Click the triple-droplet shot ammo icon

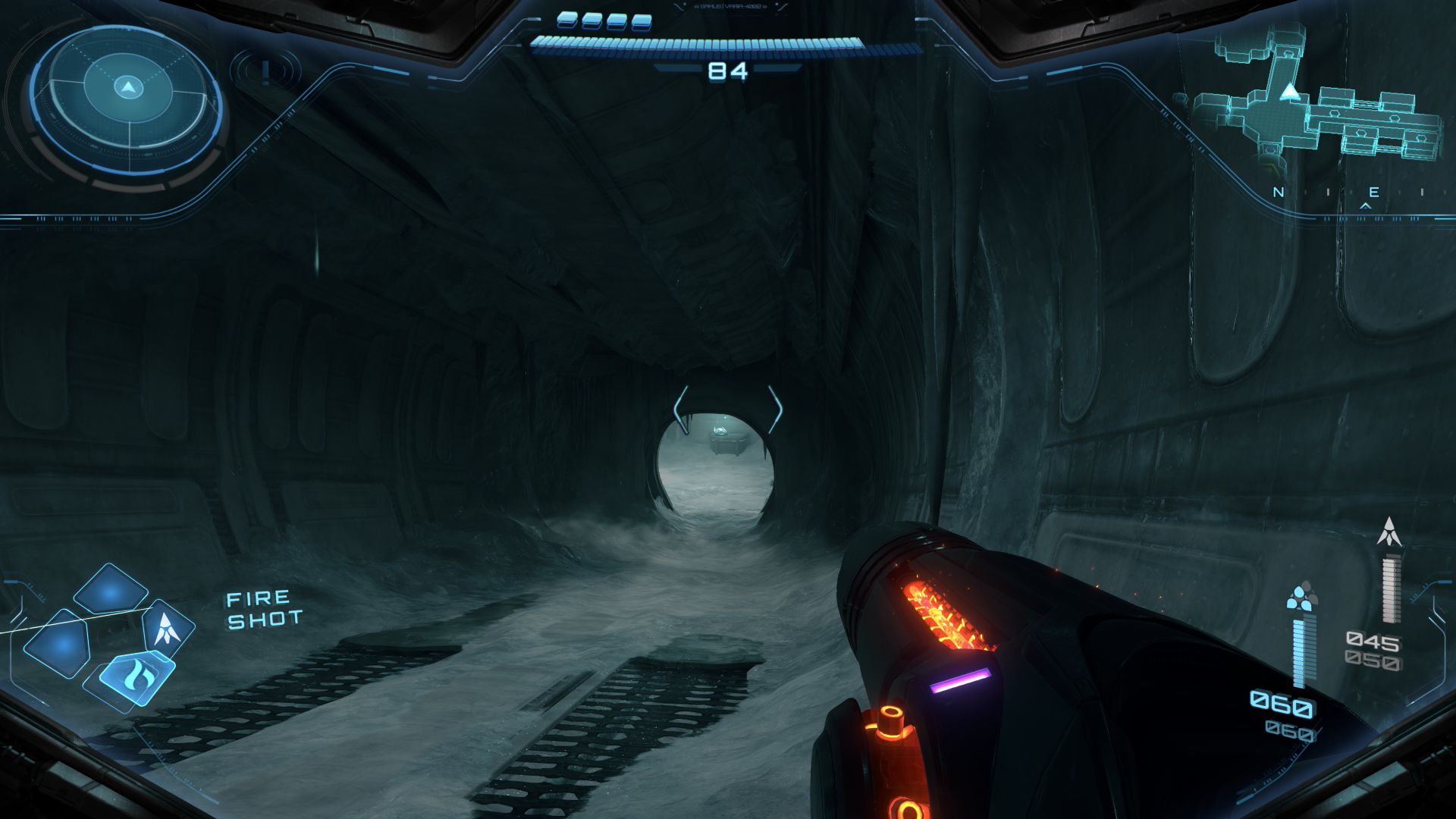pyautogui.click(x=1301, y=597)
